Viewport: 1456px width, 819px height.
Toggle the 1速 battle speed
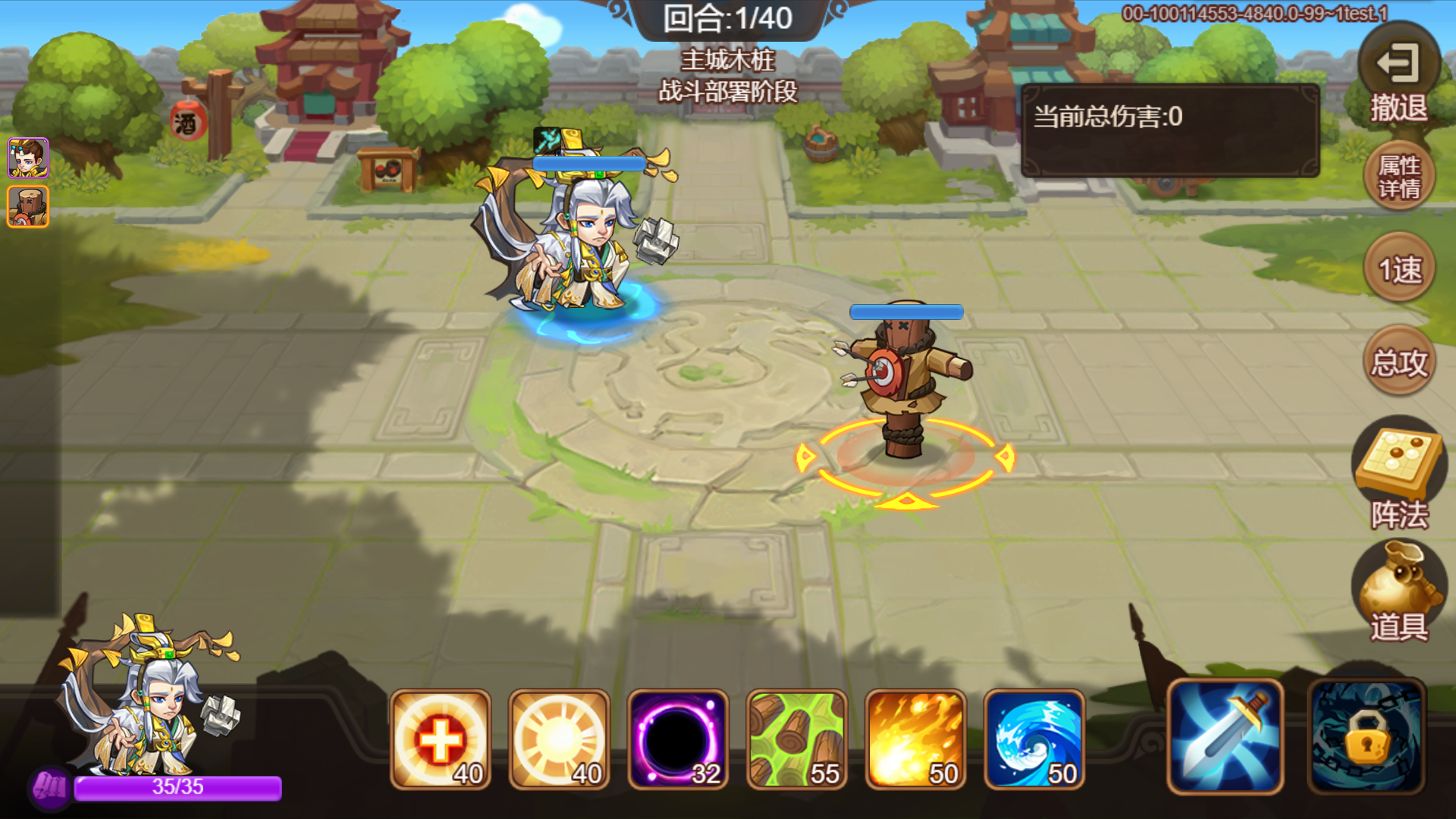click(1400, 269)
